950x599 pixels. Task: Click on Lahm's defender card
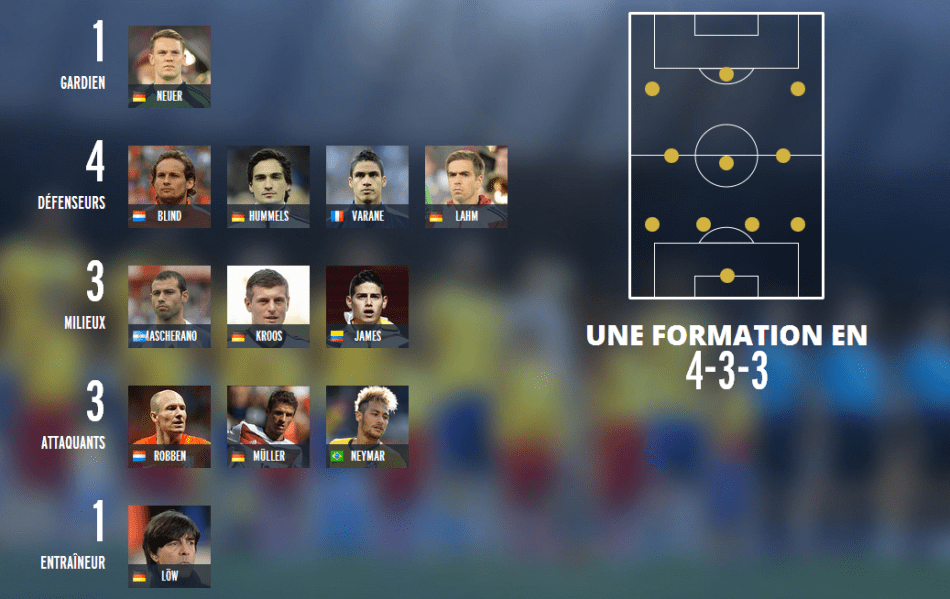(x=466, y=186)
